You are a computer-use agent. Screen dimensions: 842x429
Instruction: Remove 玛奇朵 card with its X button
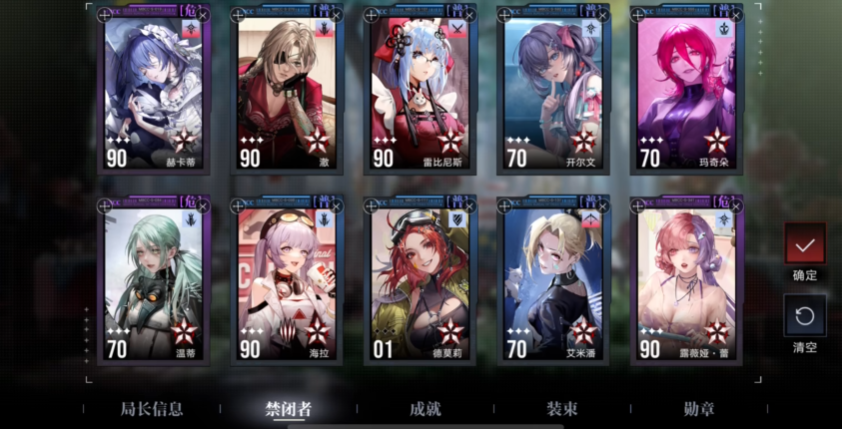(x=736, y=15)
